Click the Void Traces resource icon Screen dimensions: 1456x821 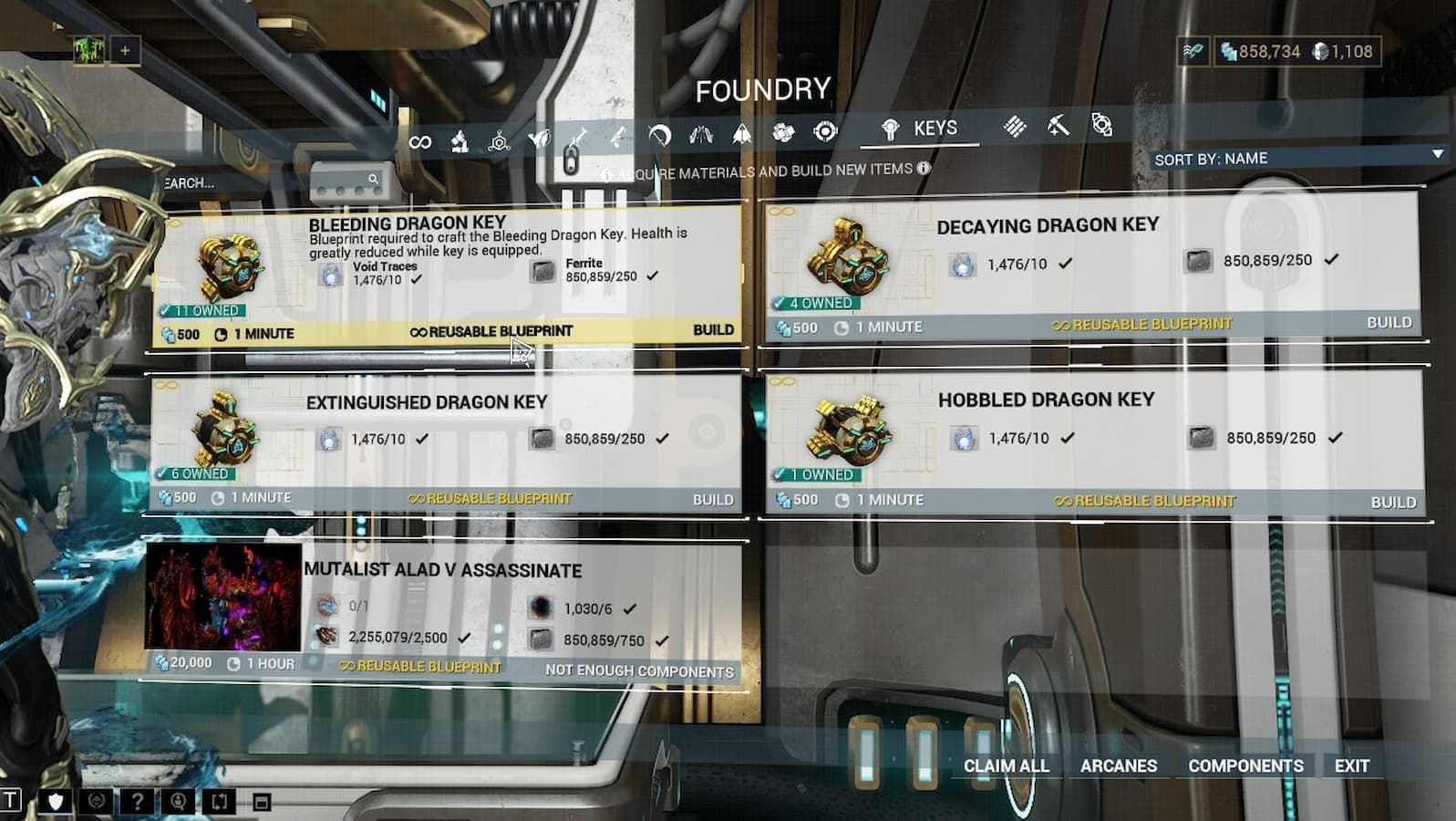coord(331,274)
